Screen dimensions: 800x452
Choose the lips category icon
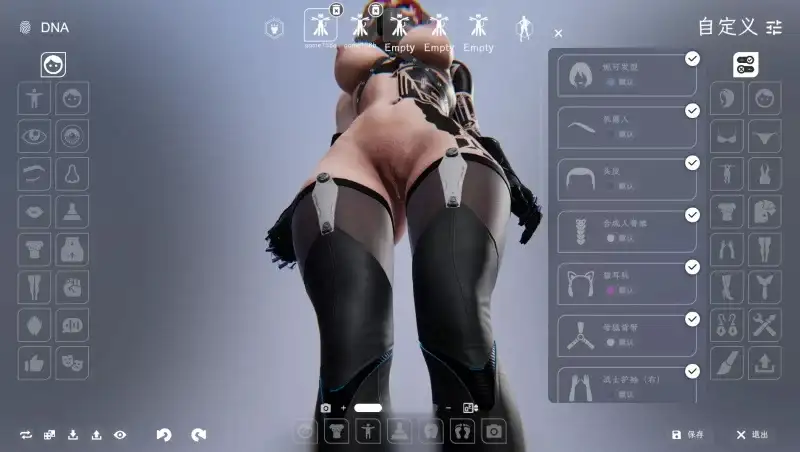click(34, 212)
